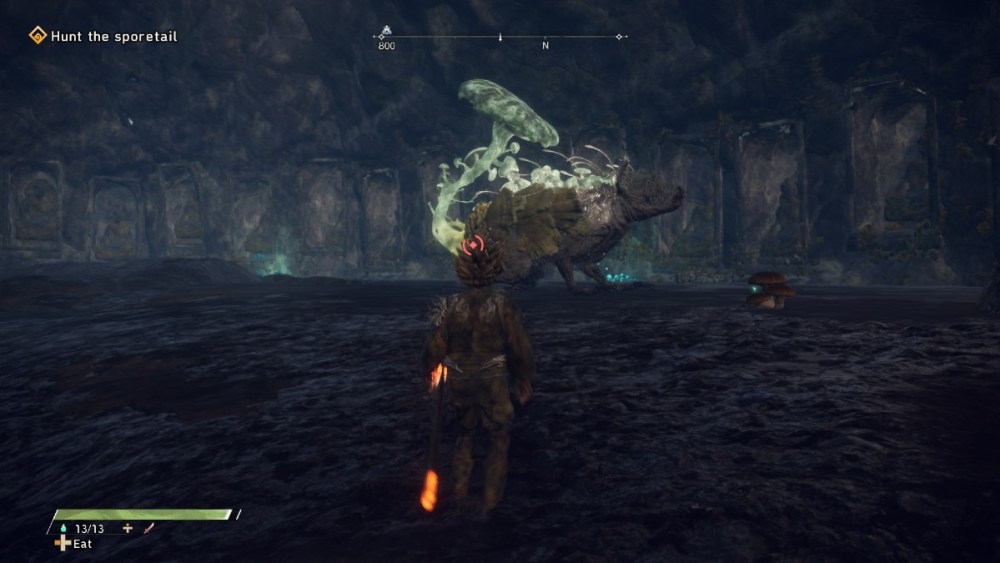Click the compass bar's N heading
The image size is (1000, 563).
545,46
